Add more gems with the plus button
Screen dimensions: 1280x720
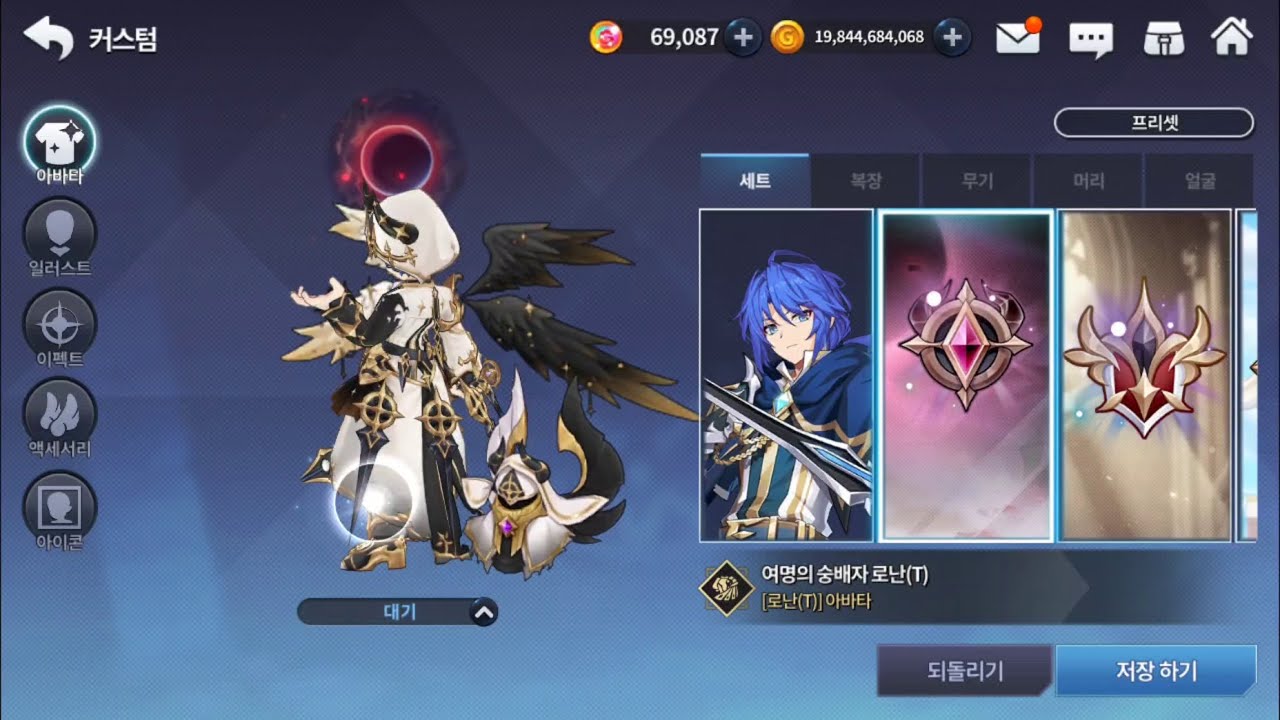pos(743,38)
